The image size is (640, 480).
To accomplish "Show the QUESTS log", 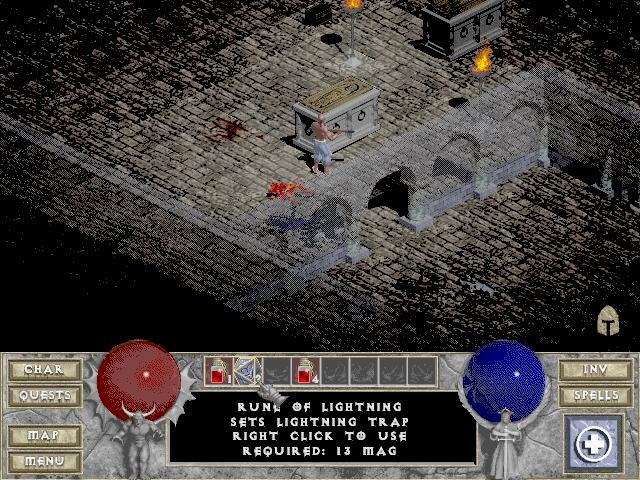I will (x=43, y=396).
